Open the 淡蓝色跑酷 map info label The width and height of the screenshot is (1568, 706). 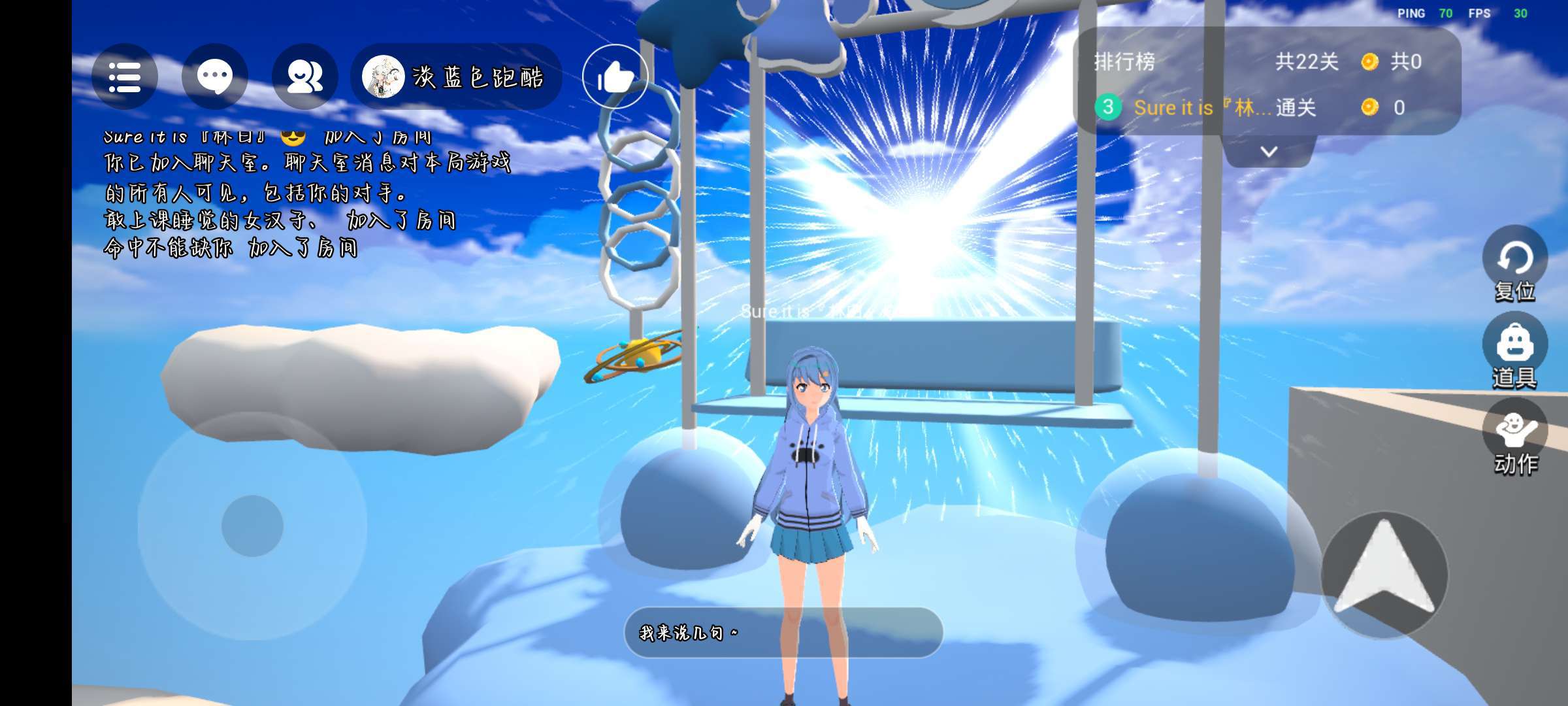(456, 77)
